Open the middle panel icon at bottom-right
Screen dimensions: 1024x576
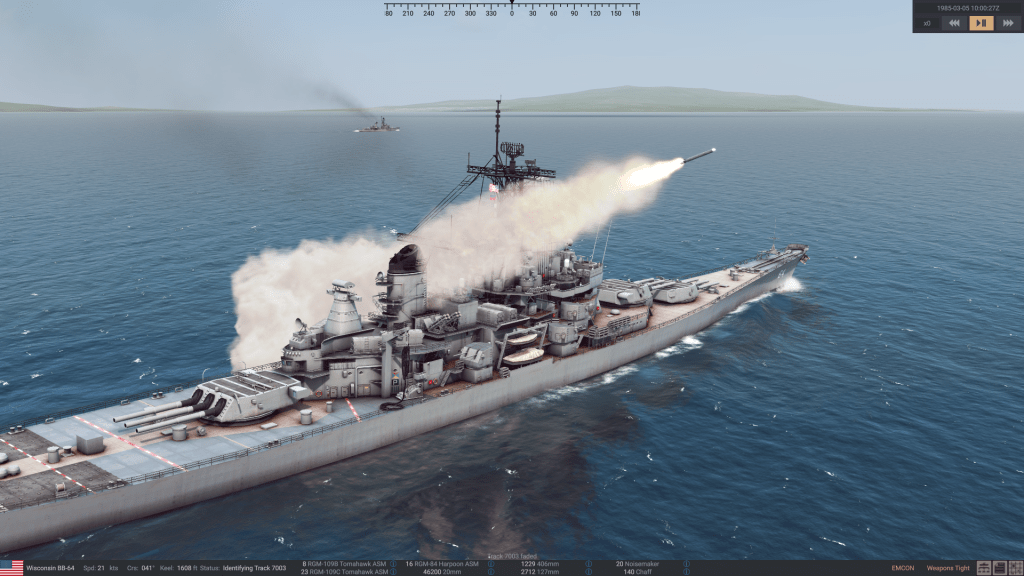click(x=999, y=568)
